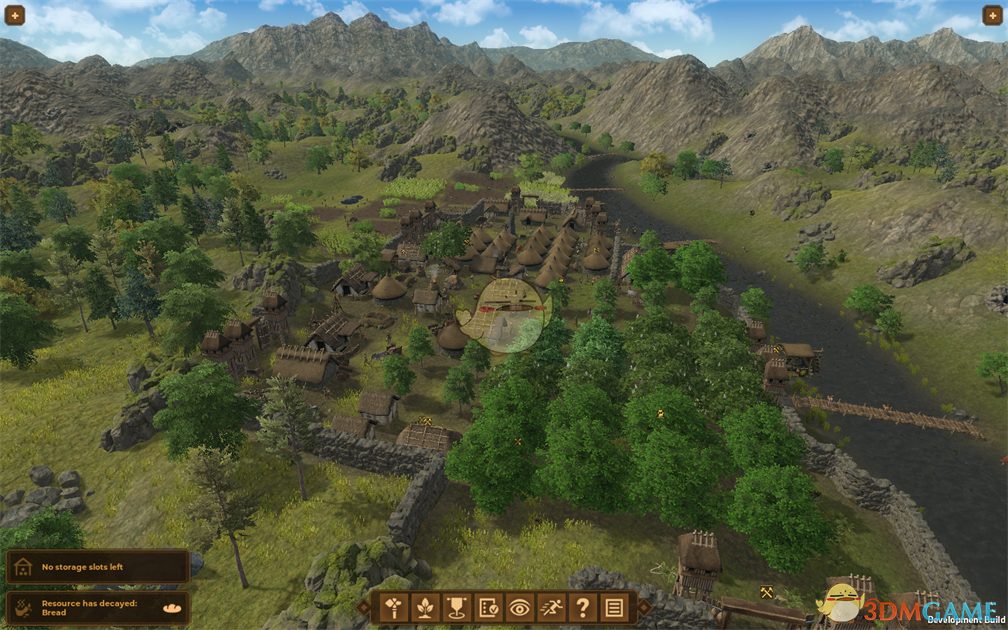The height and width of the screenshot is (630, 1008).
Task: Click the banner marker toolbar icon
Action: pyautogui.click(x=458, y=606)
